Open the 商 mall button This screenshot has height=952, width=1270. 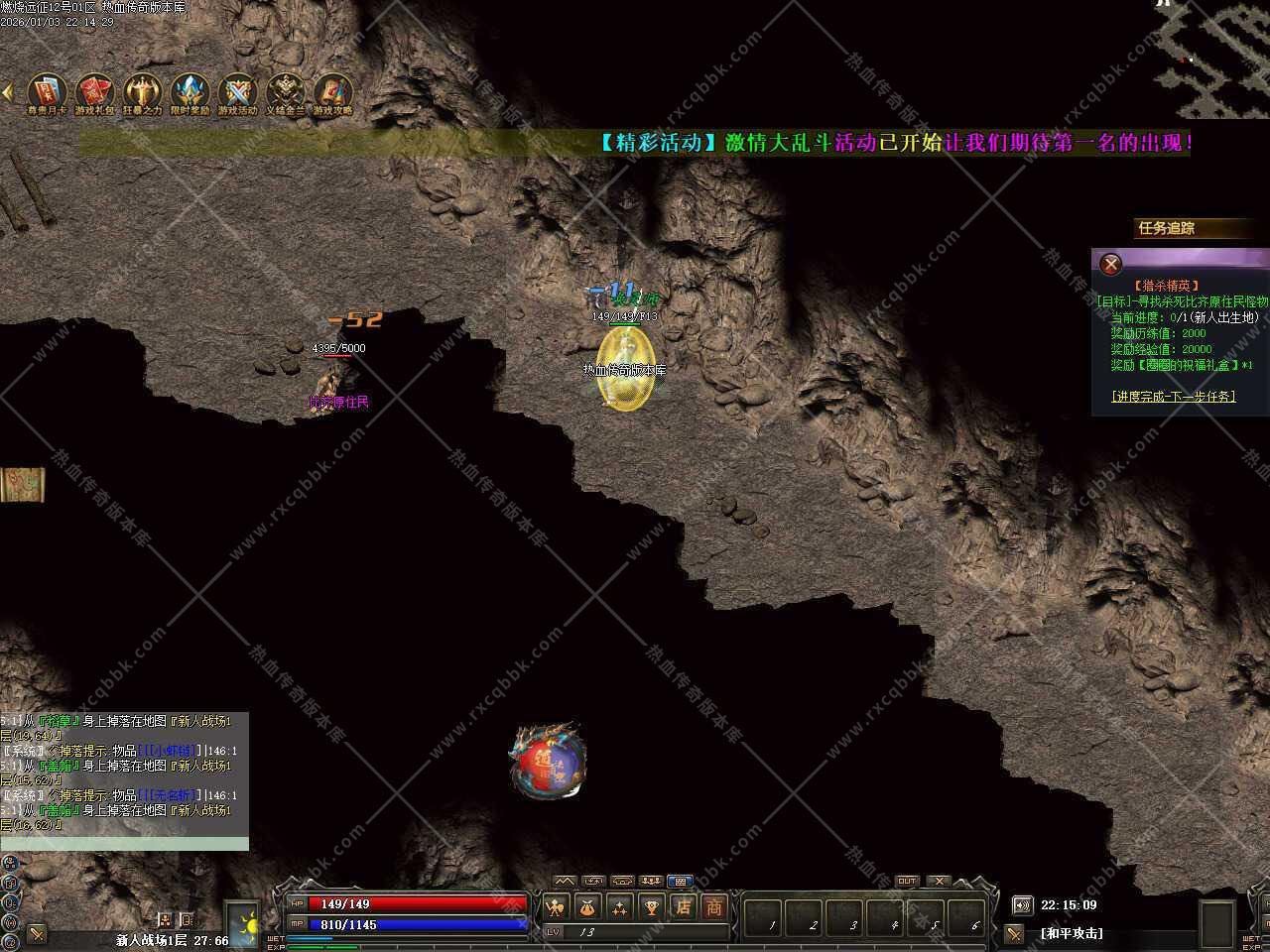713,906
